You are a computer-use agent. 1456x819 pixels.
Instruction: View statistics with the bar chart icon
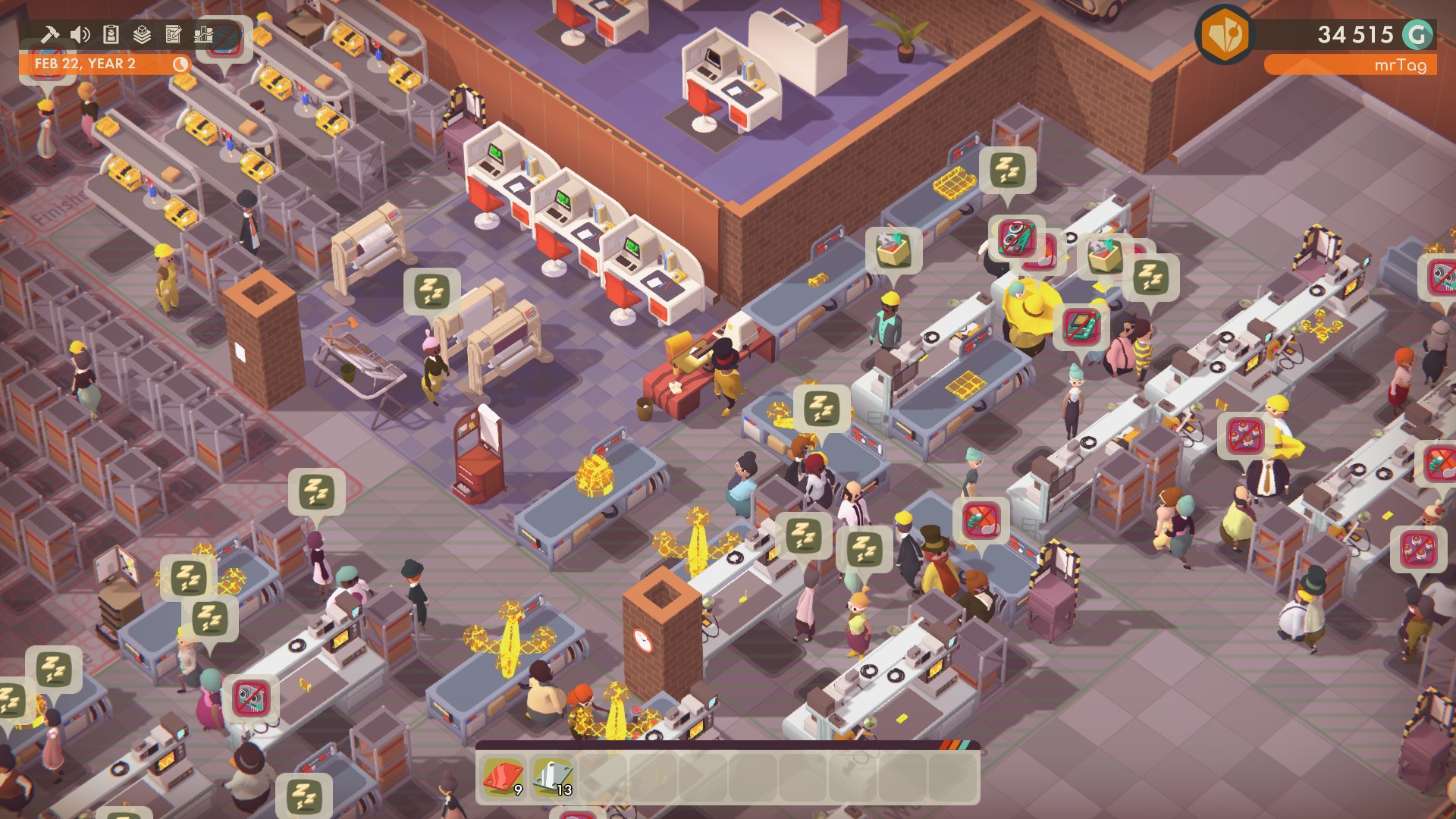tap(204, 34)
